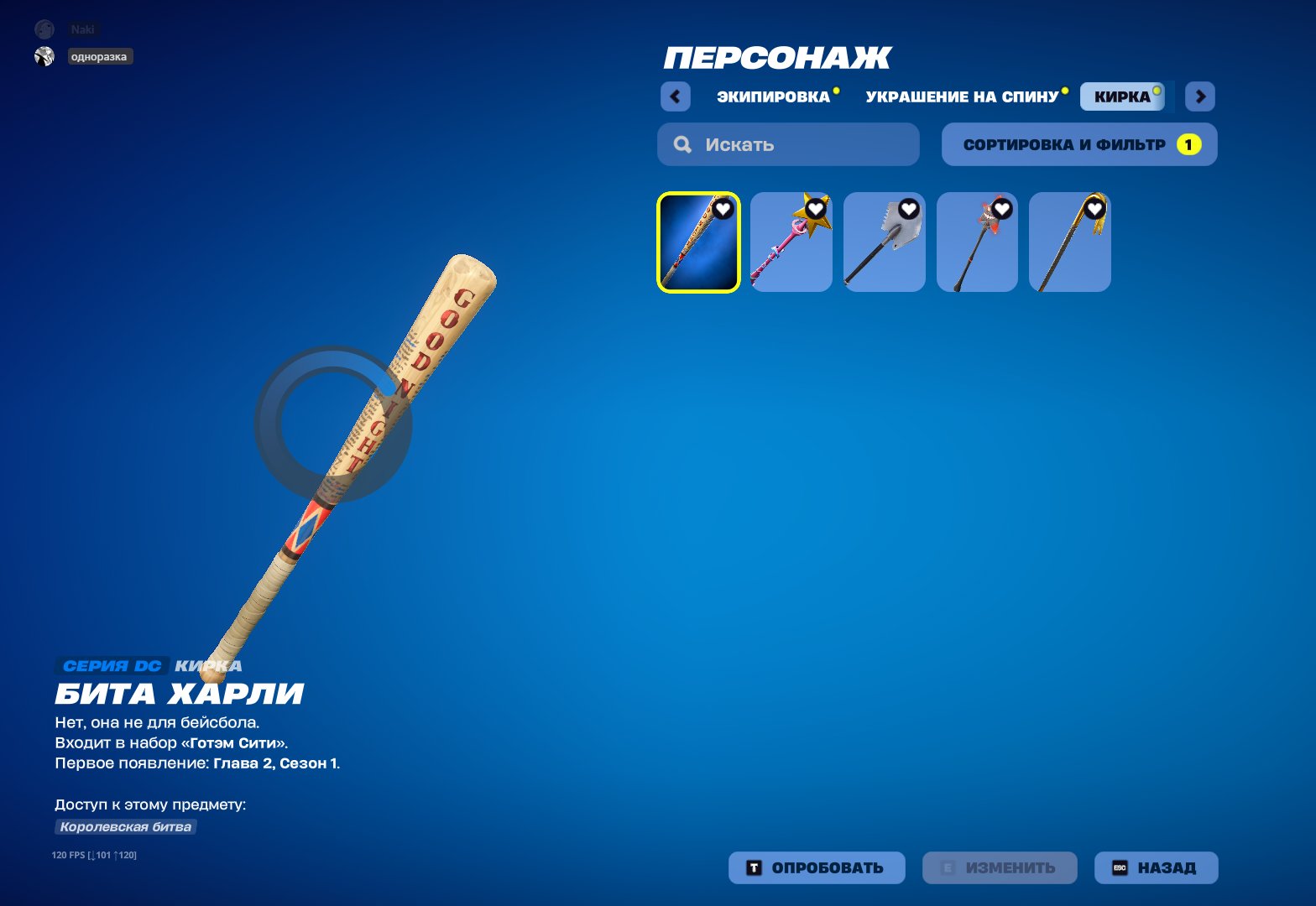Click the одноразка player avatar icon

coord(44,56)
